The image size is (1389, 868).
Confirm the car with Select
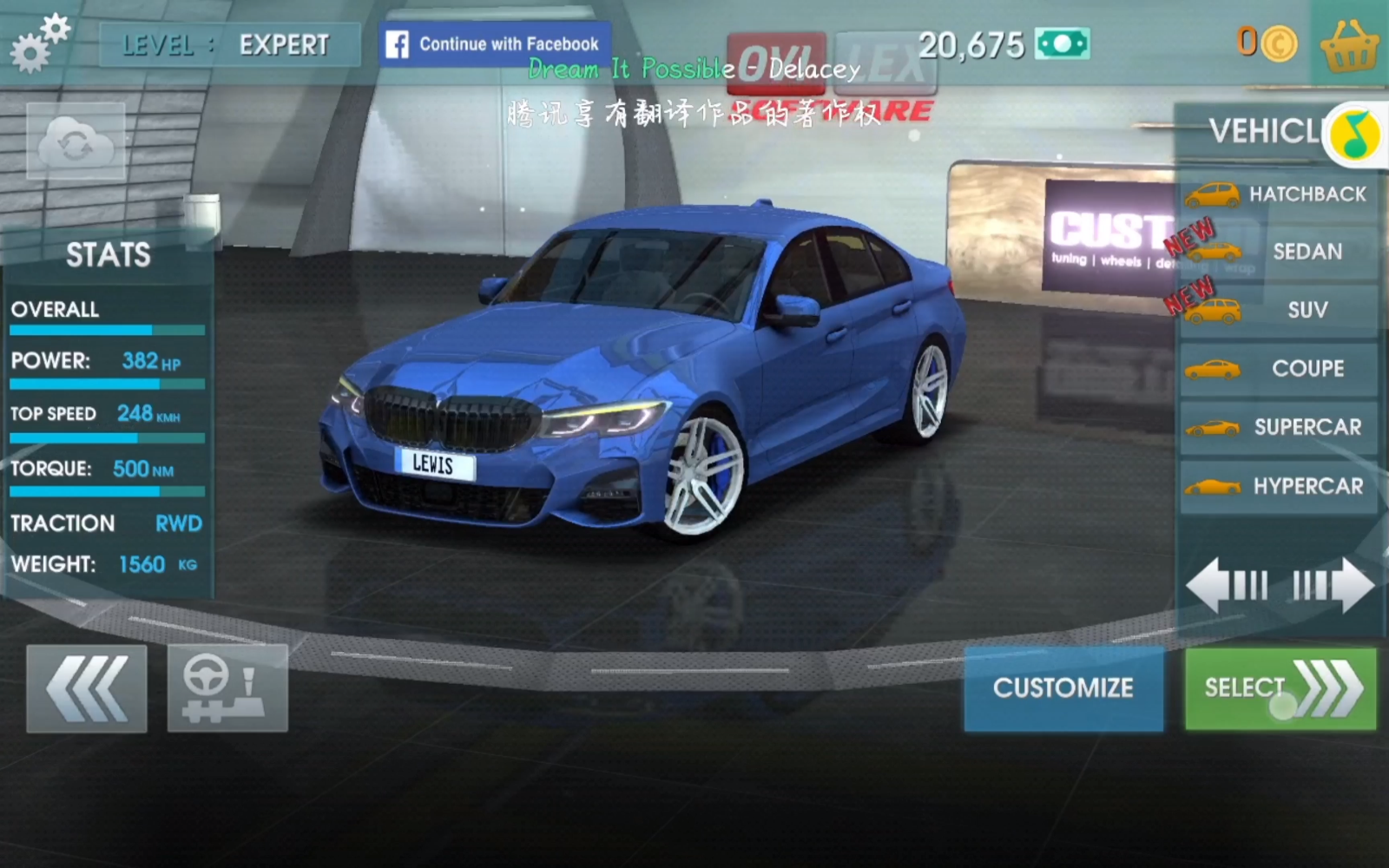(x=1280, y=688)
